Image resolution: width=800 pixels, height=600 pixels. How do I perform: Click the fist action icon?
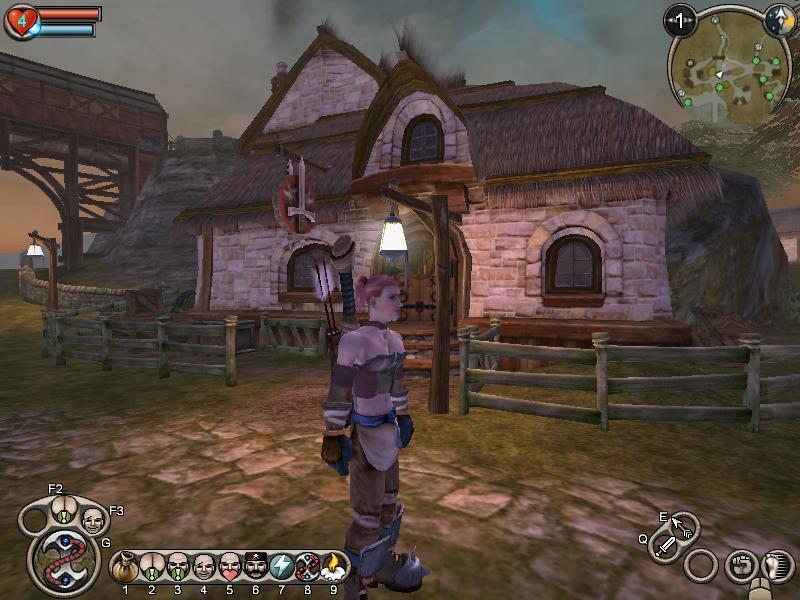pos(740,565)
